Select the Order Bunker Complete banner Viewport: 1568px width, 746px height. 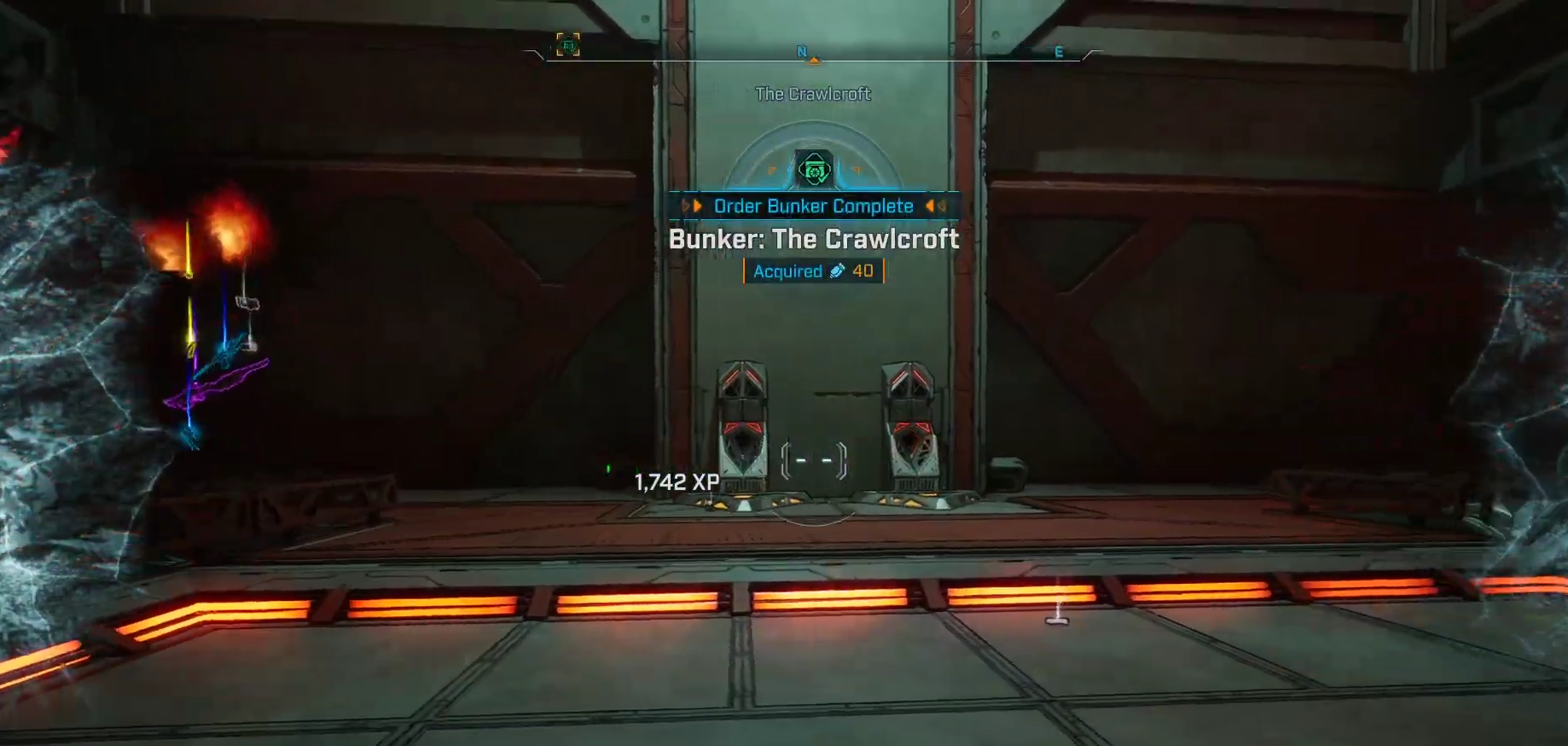click(x=813, y=206)
